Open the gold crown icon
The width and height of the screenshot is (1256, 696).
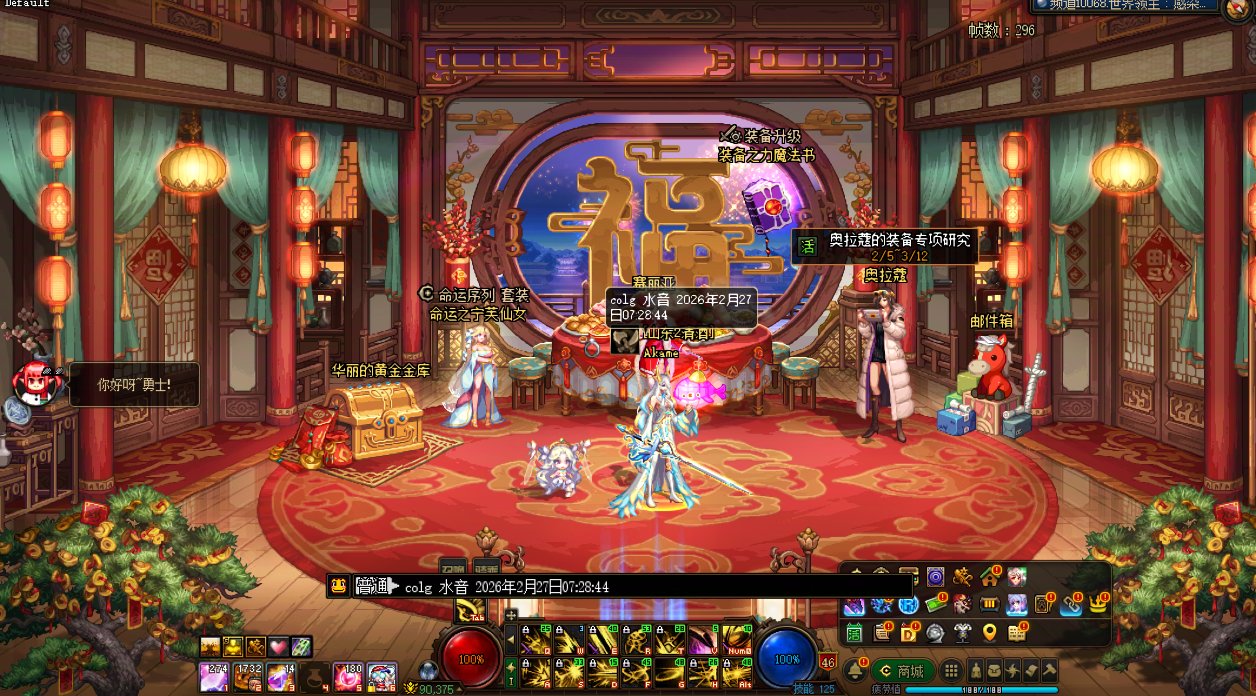coord(1098,605)
